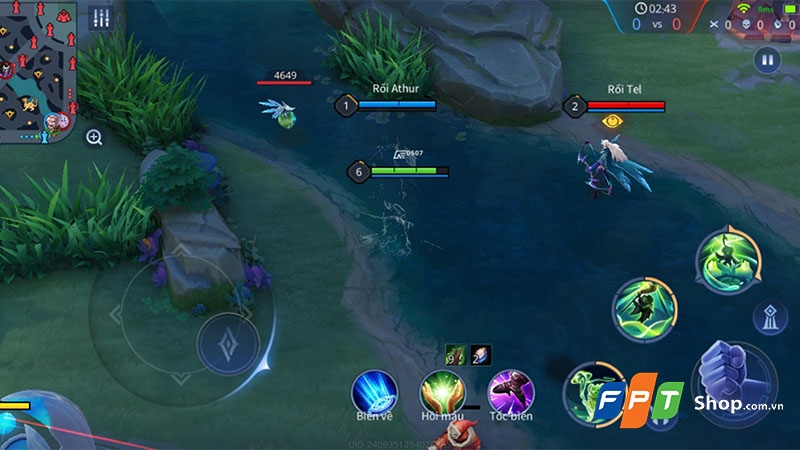Viewport: 800px width, 450px height.
Task: Cast the Tốc biến flash spell
Action: click(510, 391)
